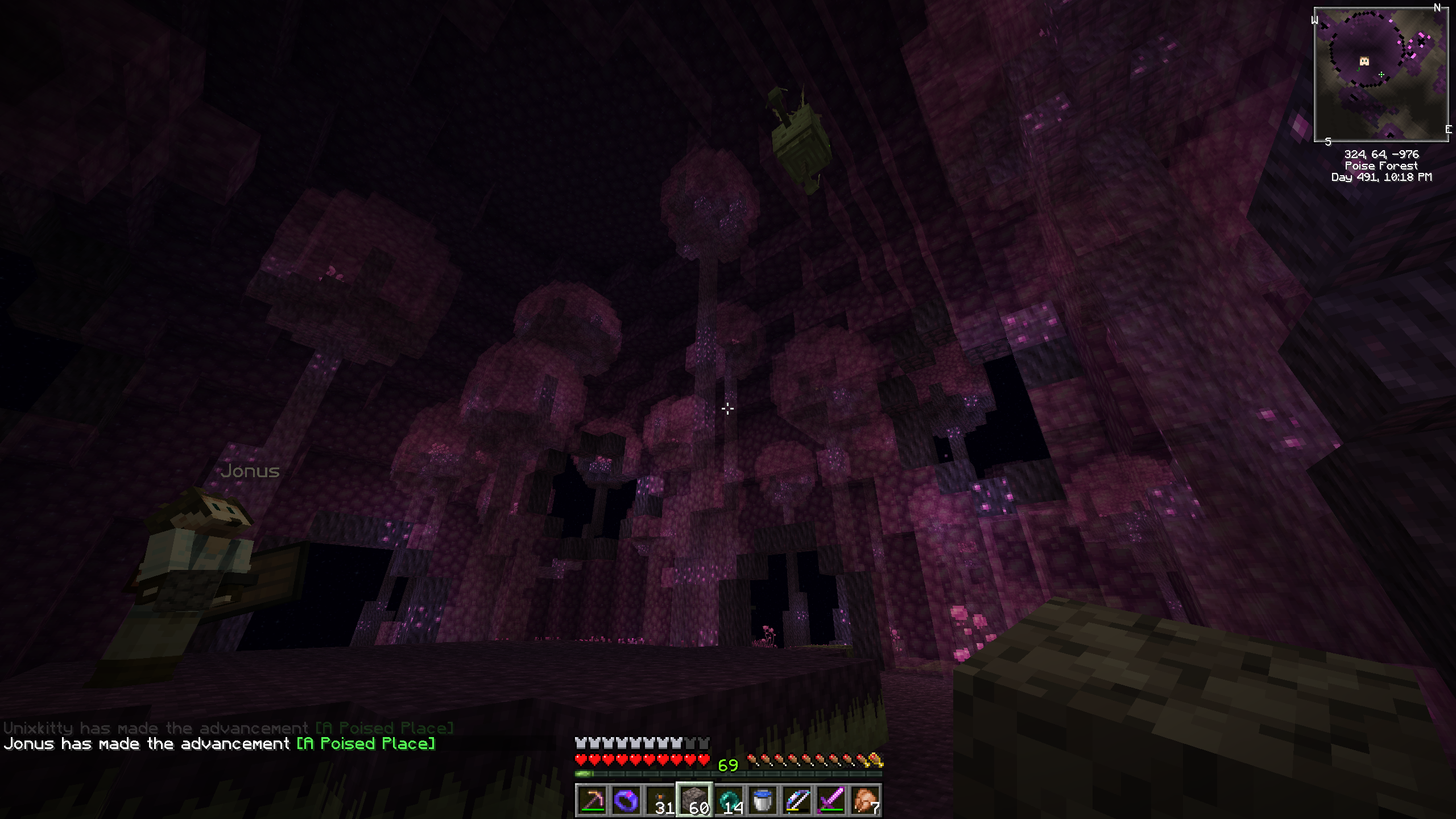The width and height of the screenshot is (1456, 819).
Task: Select the pickaxe hotbar slot
Action: pos(591,801)
